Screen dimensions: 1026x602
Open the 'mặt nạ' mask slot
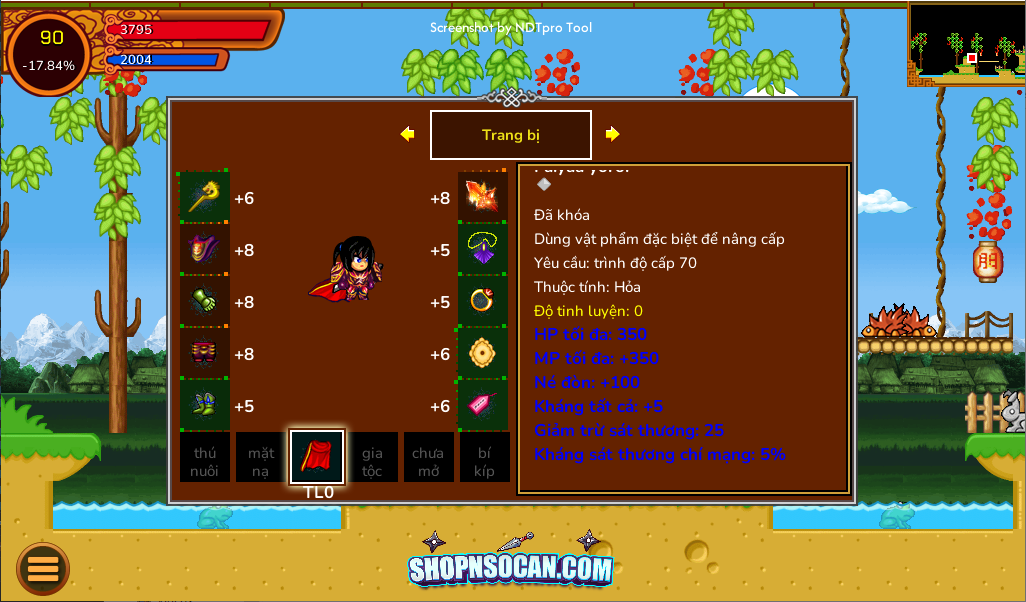[261, 457]
